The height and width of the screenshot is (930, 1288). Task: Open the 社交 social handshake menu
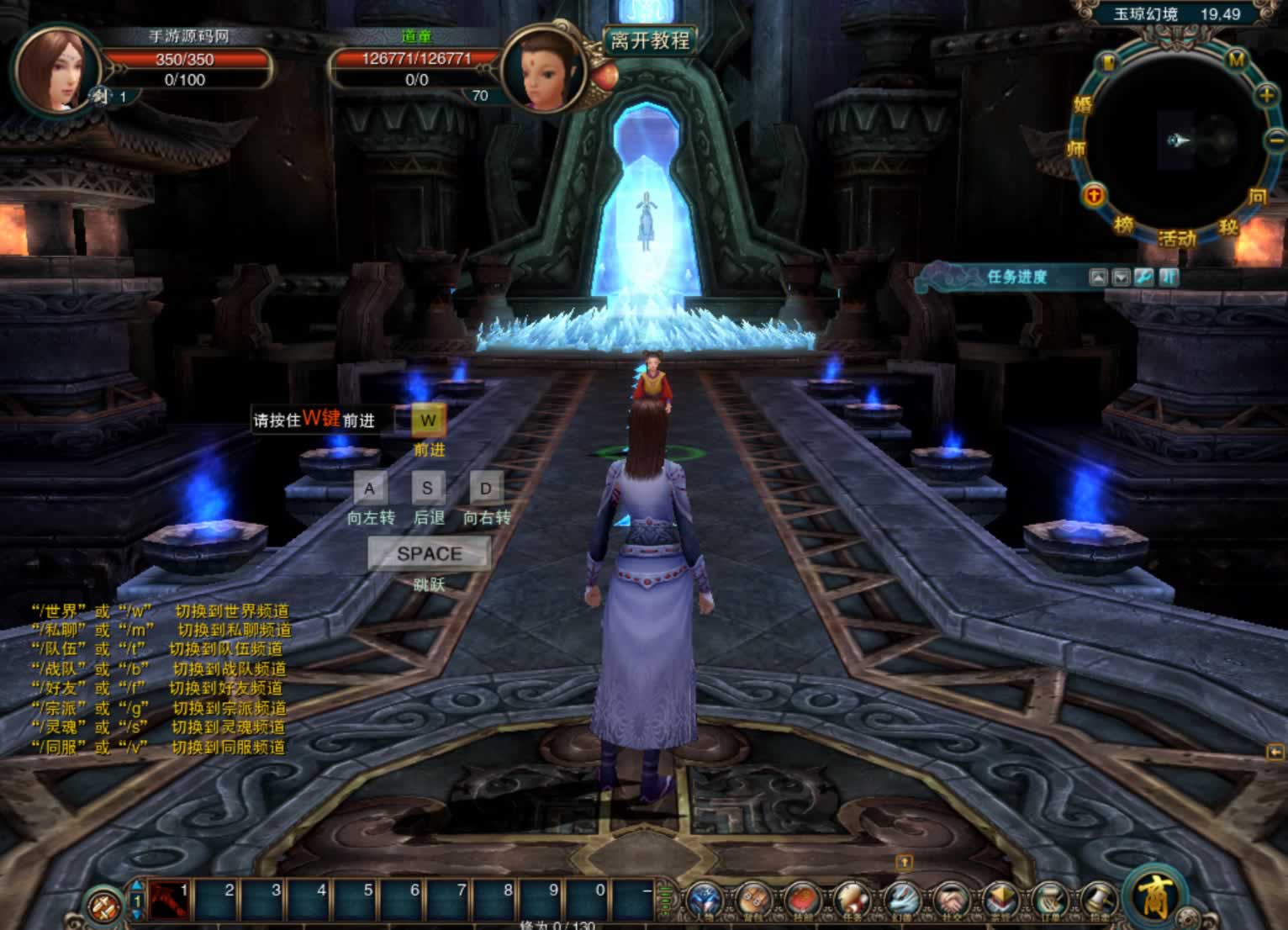(951, 901)
